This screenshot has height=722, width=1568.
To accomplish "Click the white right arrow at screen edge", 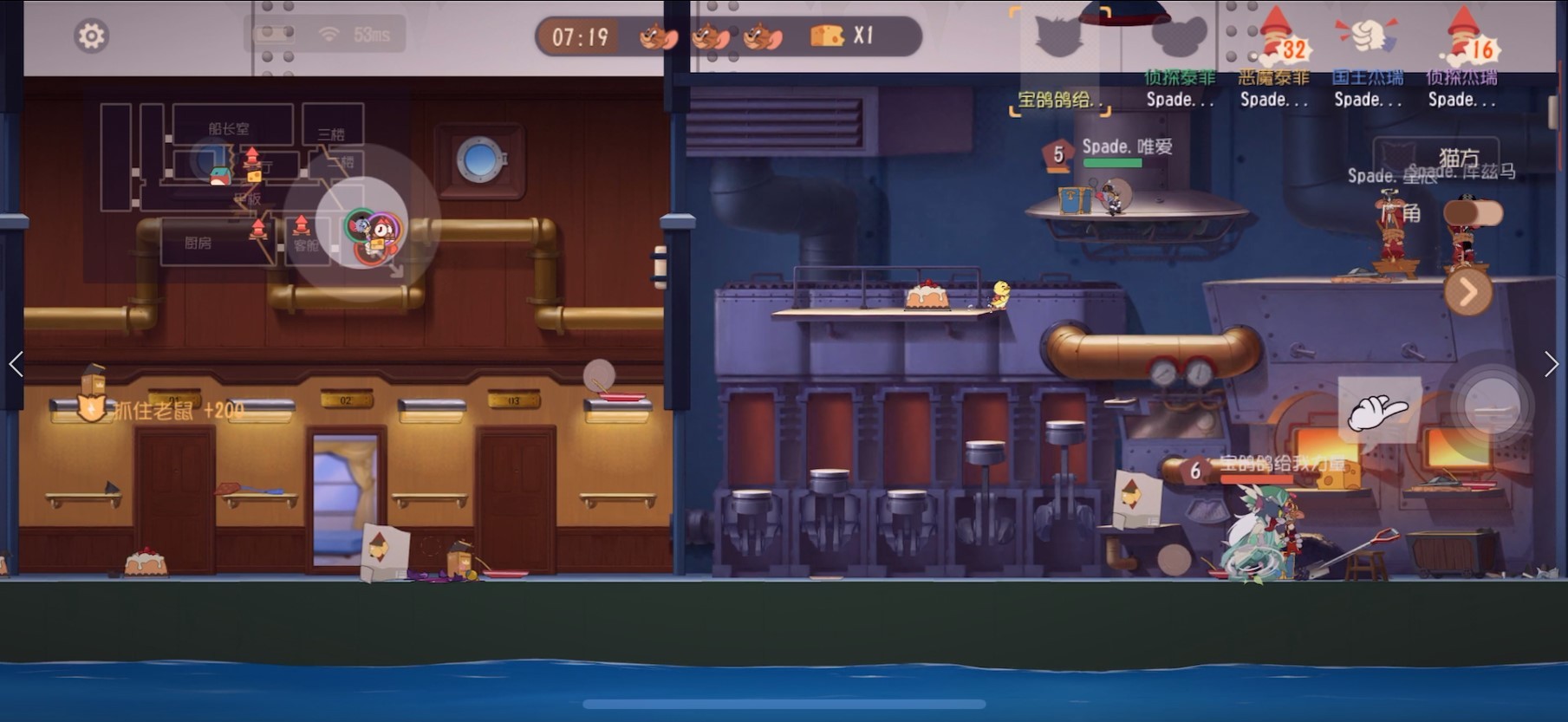I will point(1551,364).
